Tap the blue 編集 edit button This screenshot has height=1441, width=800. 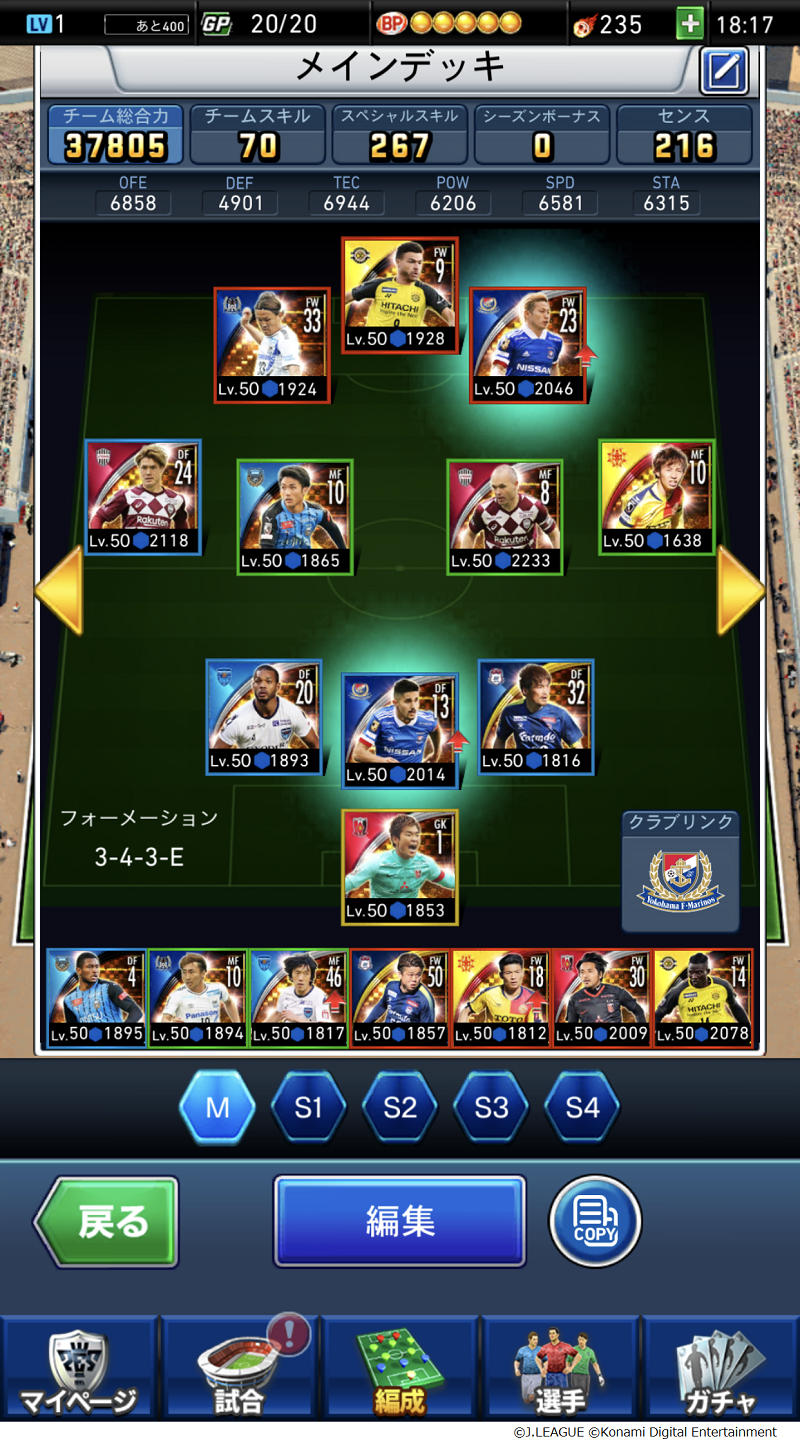pyautogui.click(x=399, y=1221)
